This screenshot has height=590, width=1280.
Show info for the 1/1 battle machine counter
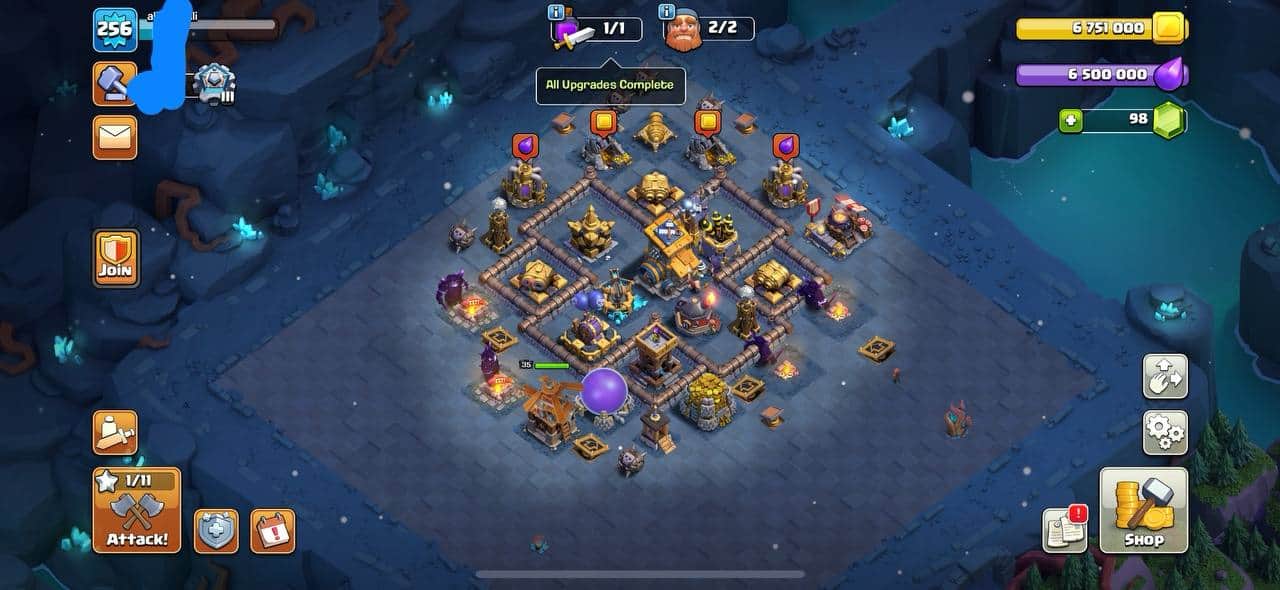pyautogui.click(x=556, y=12)
